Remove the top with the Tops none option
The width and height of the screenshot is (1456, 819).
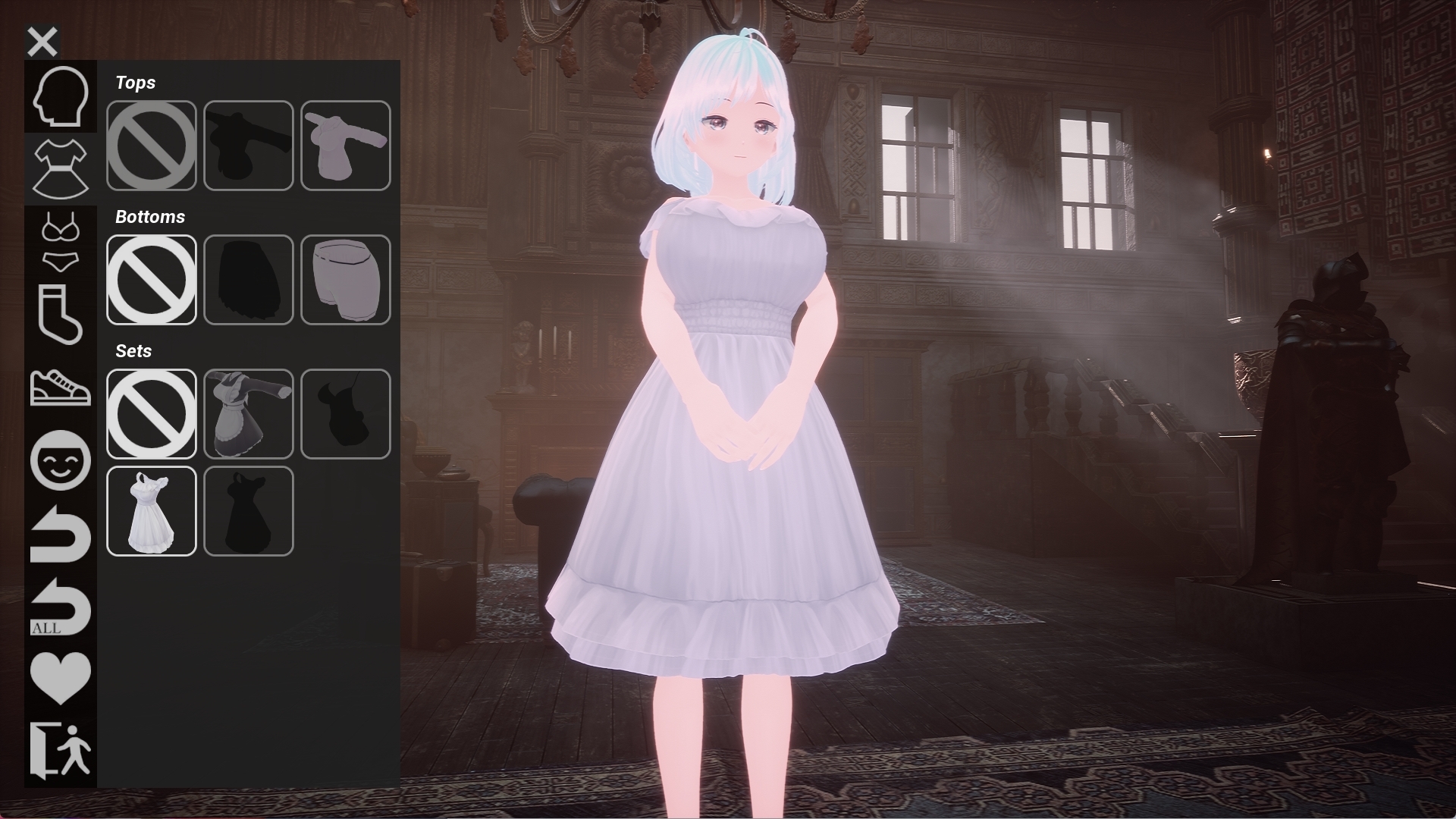pos(152,146)
